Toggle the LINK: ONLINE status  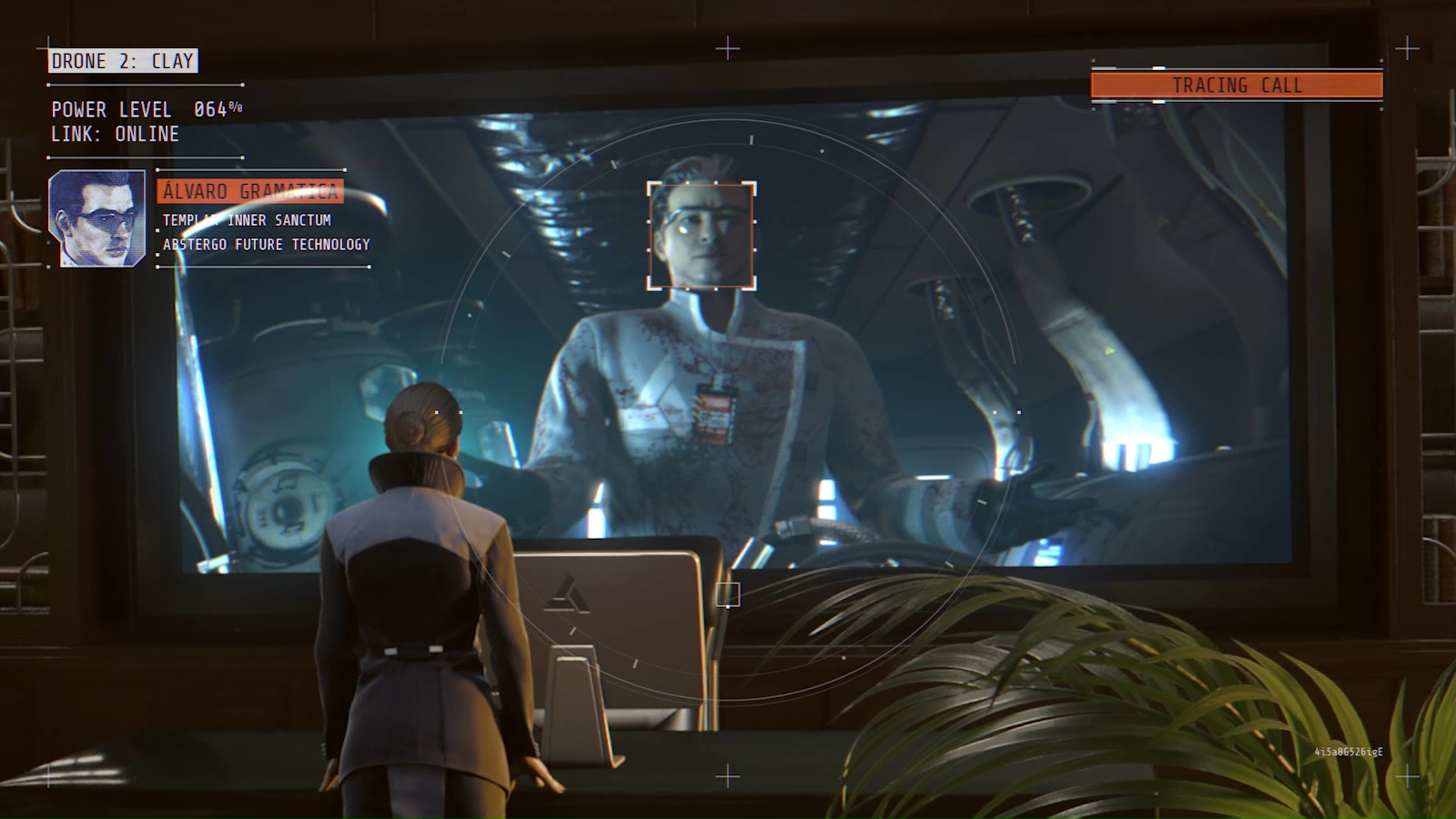point(115,134)
